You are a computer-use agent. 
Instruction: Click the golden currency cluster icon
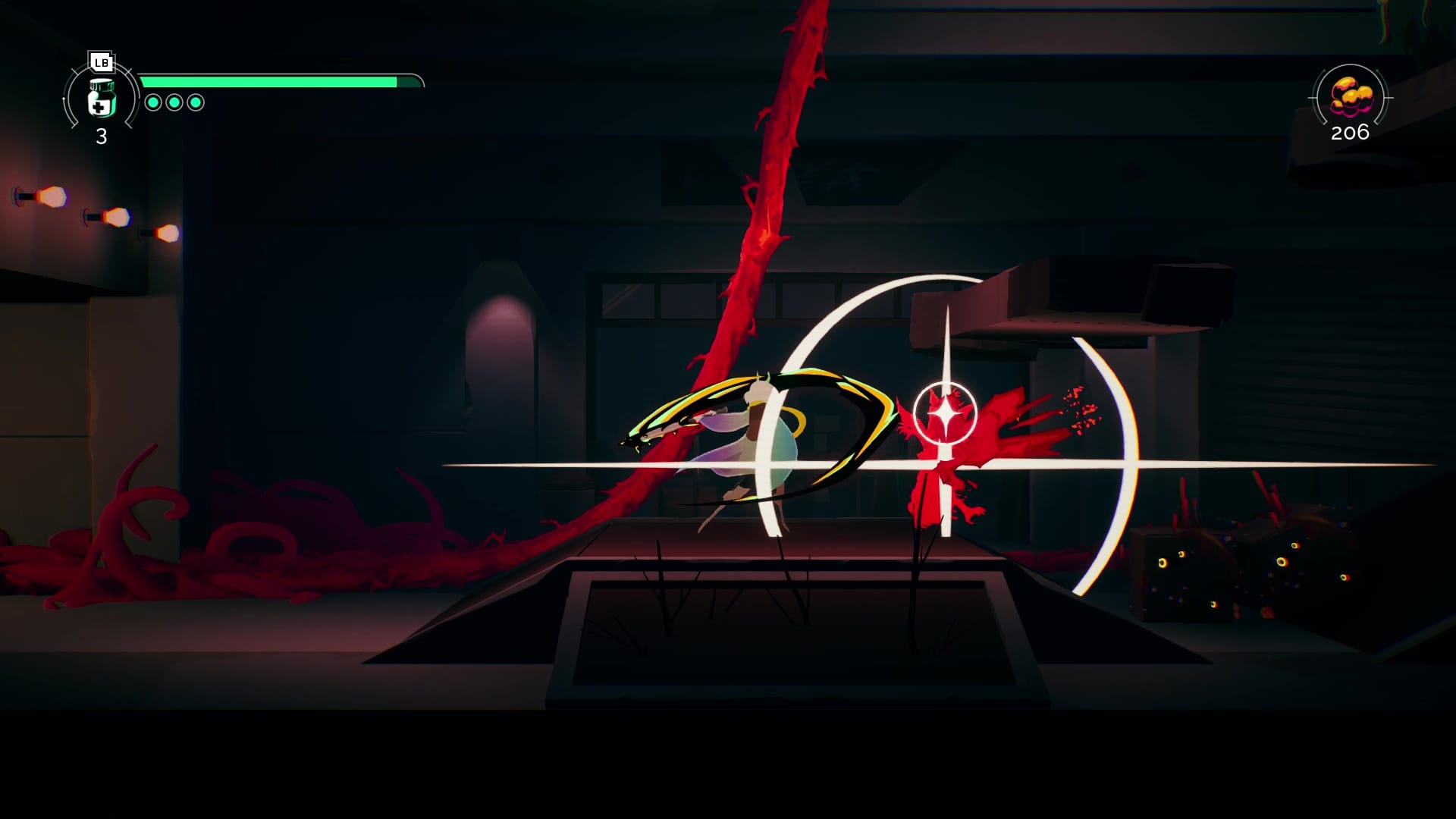point(1351,96)
